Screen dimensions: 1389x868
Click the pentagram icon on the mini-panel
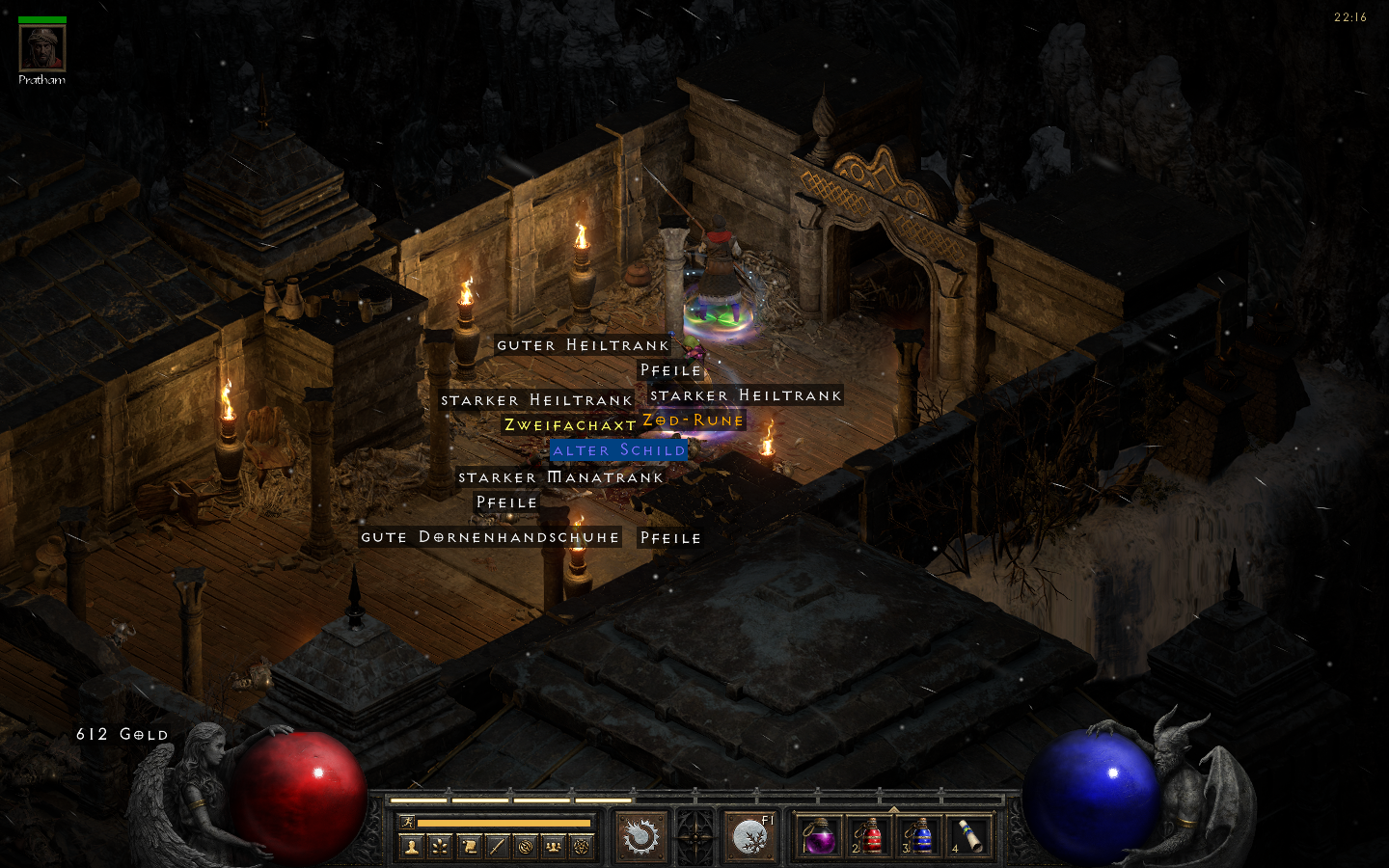click(583, 846)
